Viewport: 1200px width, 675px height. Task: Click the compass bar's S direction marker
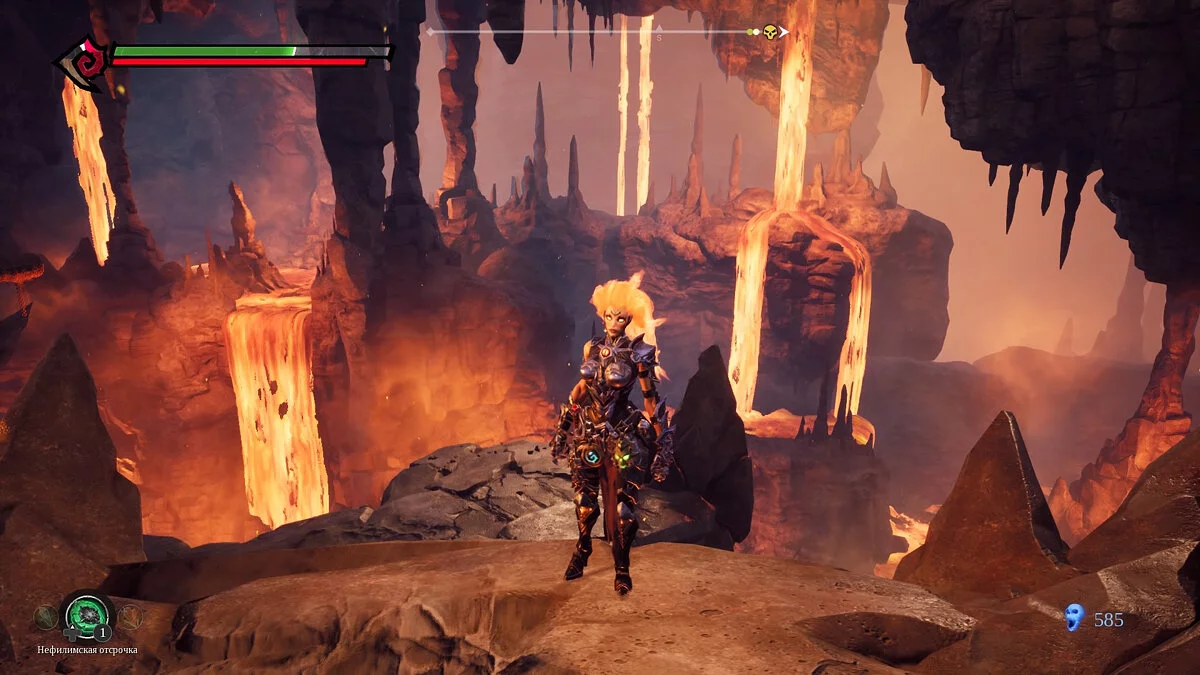click(659, 36)
